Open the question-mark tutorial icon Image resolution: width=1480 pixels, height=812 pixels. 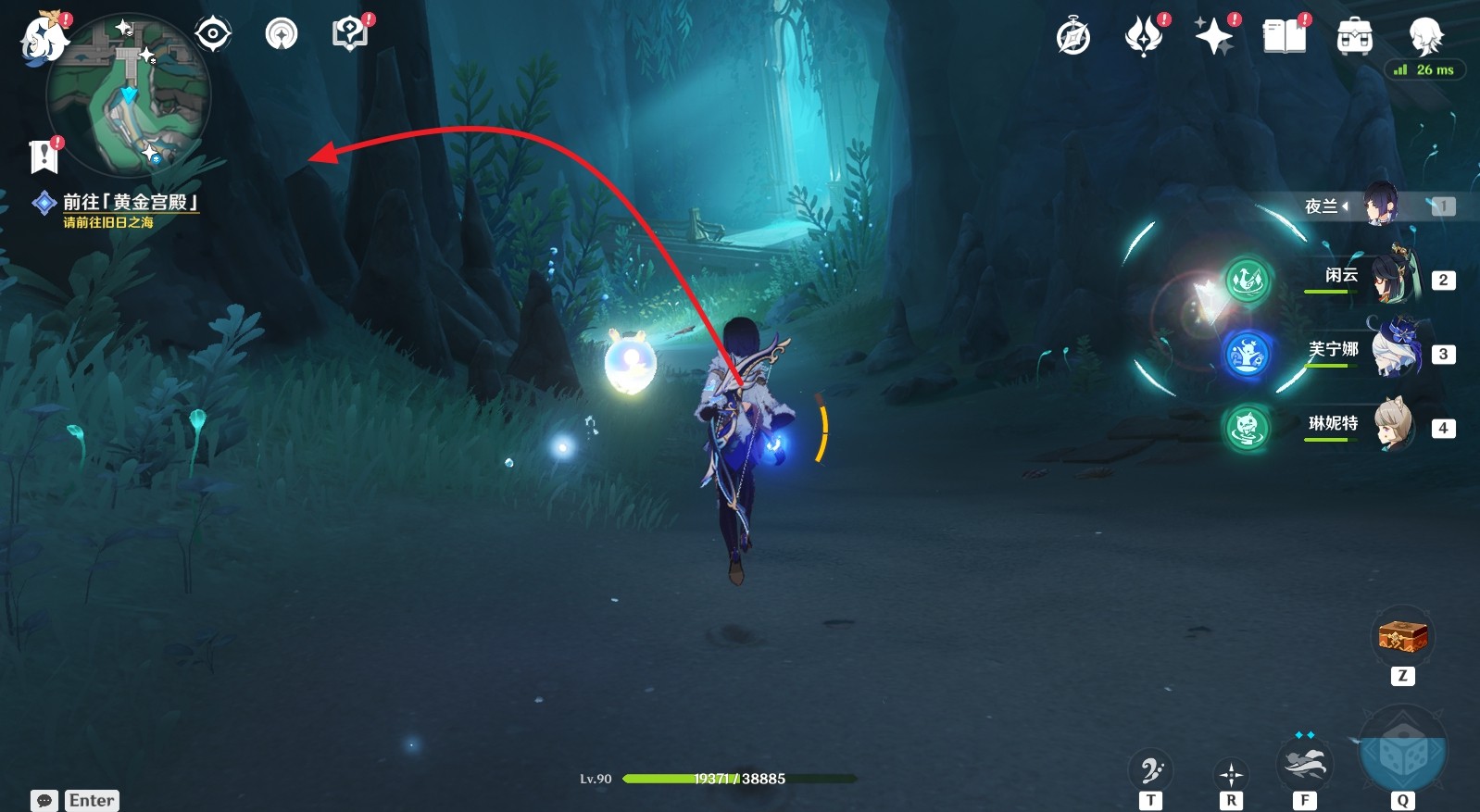tap(350, 35)
